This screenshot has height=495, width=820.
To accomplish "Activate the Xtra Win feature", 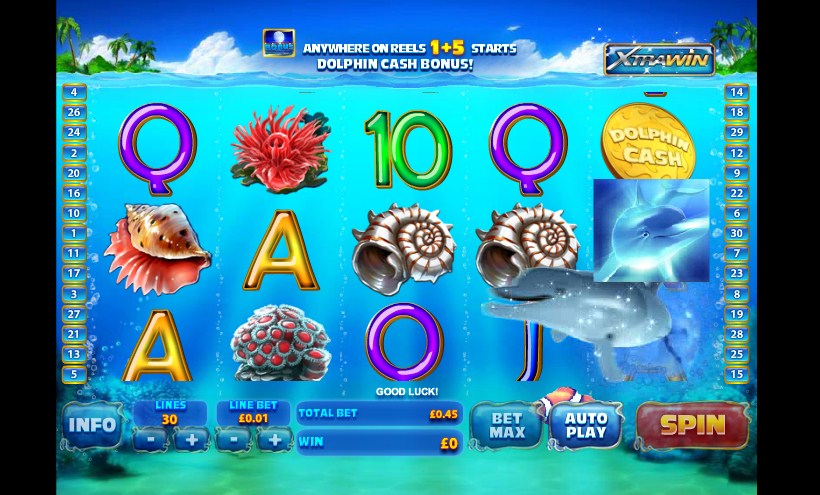I will 659,60.
